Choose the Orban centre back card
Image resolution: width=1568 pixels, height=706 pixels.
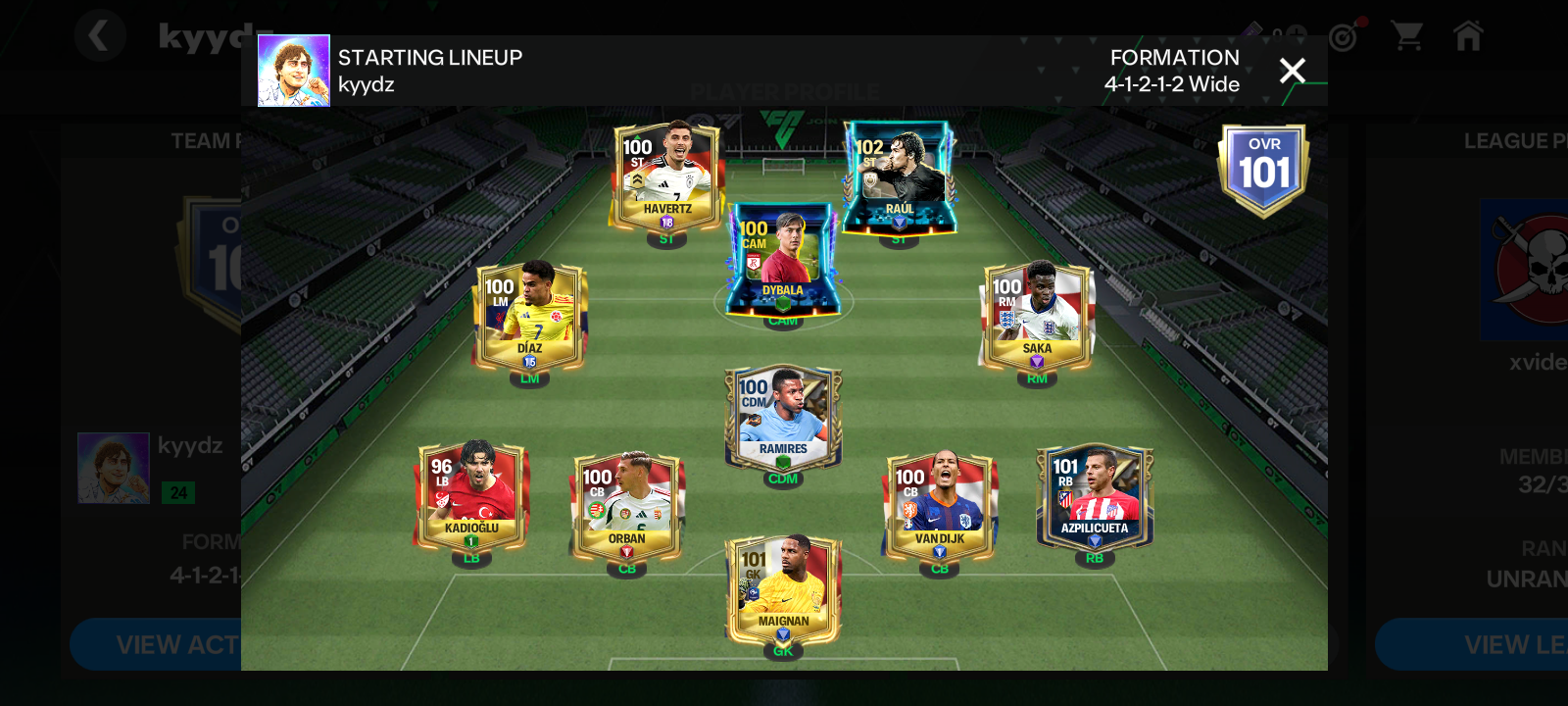point(626,506)
